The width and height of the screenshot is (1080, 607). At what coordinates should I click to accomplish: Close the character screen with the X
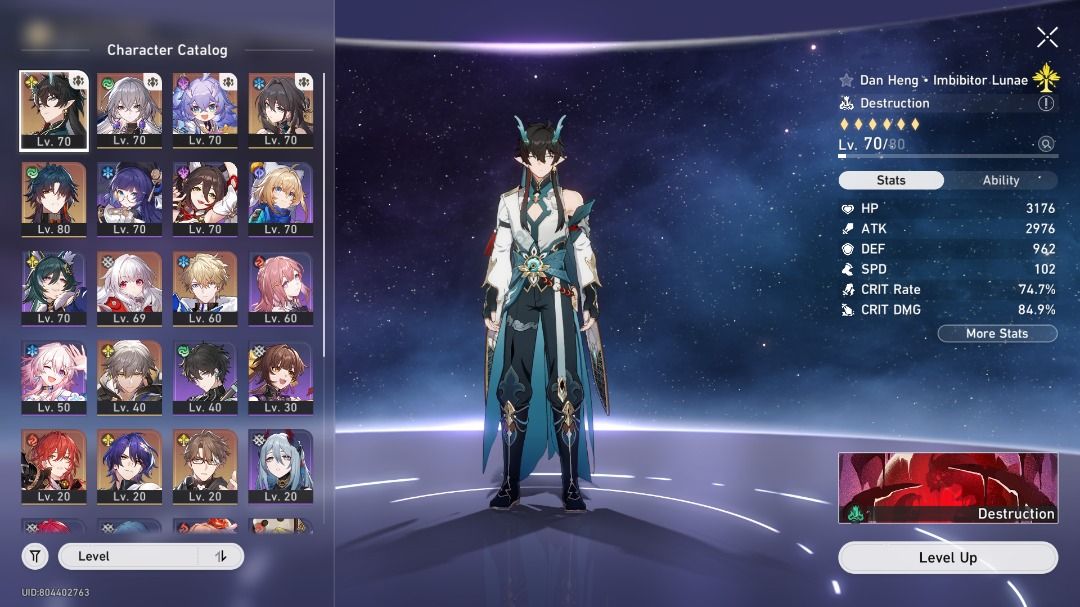tap(1047, 38)
